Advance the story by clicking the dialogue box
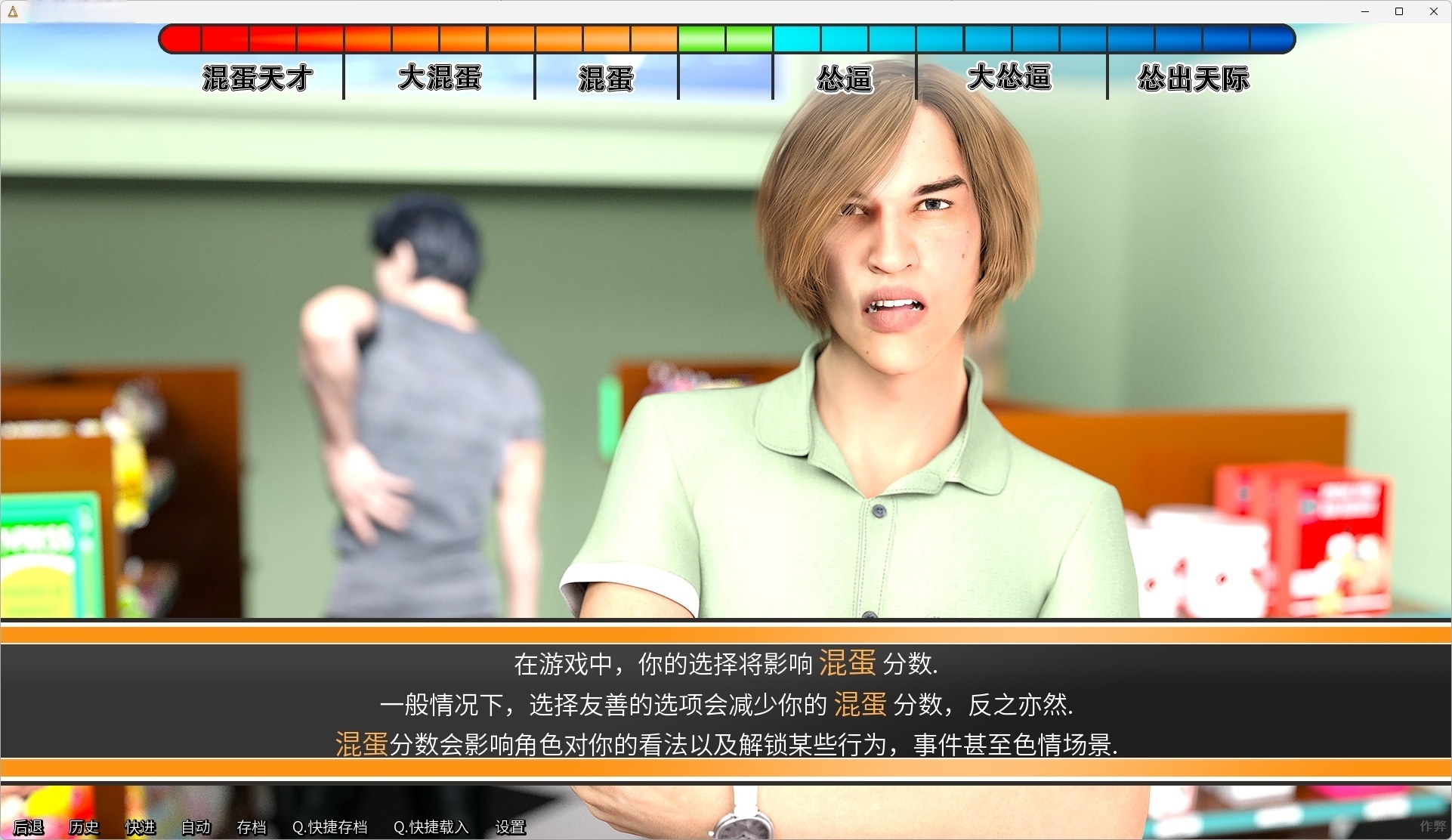The height and width of the screenshot is (840, 1452). point(725,704)
